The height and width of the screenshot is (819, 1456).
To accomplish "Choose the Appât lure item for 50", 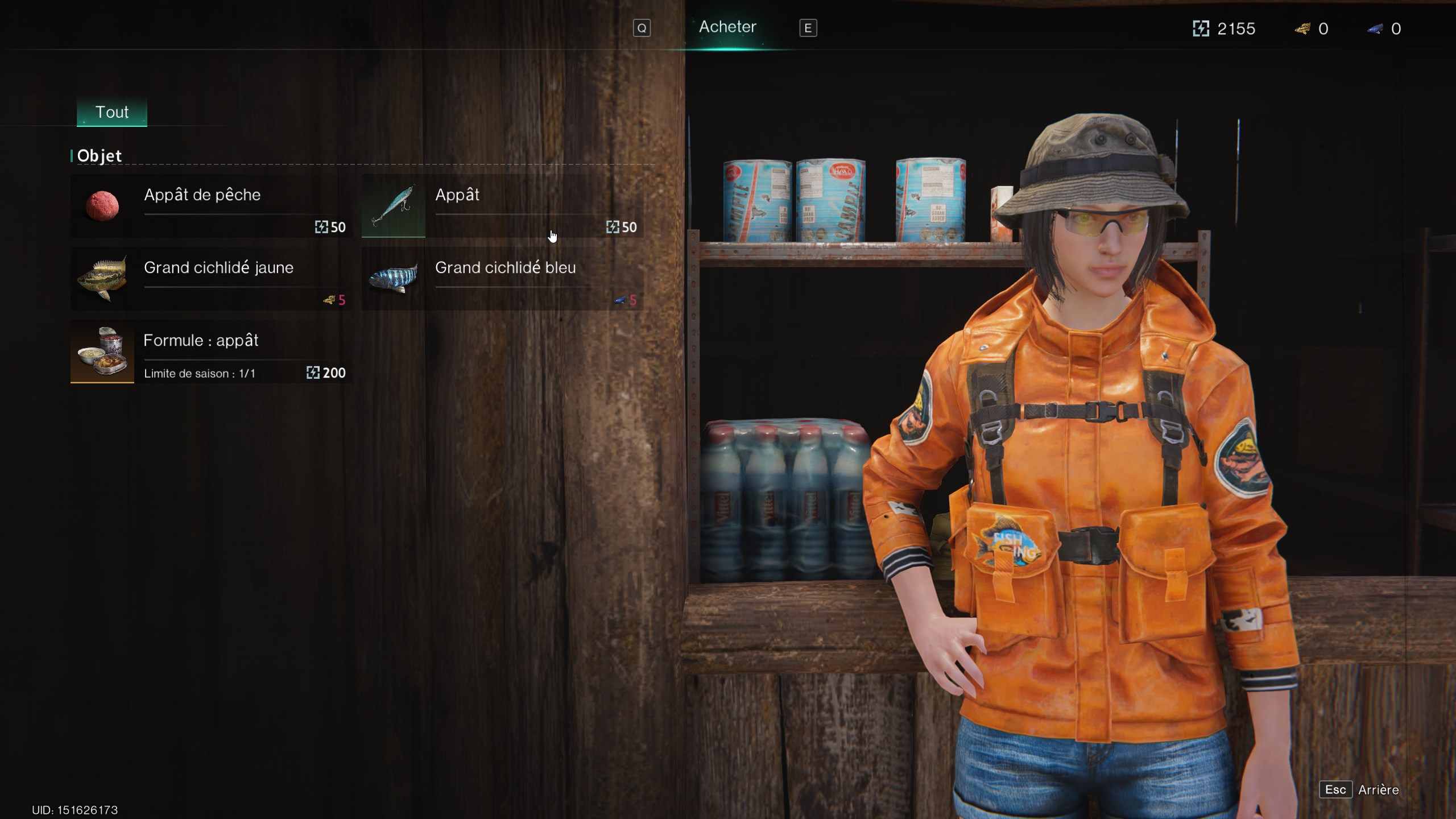I will pos(503,206).
